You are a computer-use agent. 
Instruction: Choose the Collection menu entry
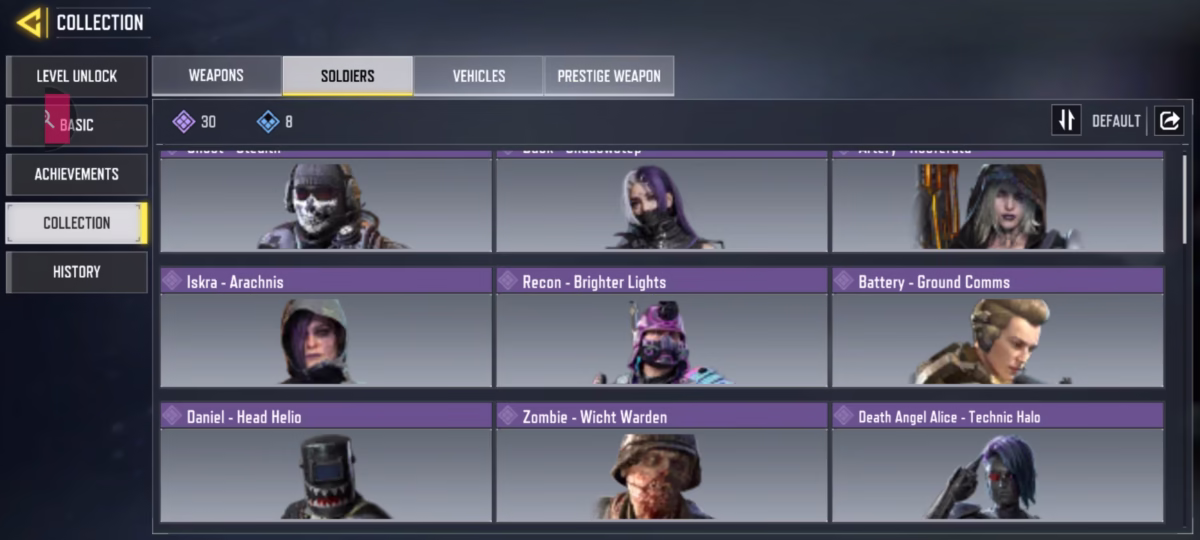[x=77, y=223]
